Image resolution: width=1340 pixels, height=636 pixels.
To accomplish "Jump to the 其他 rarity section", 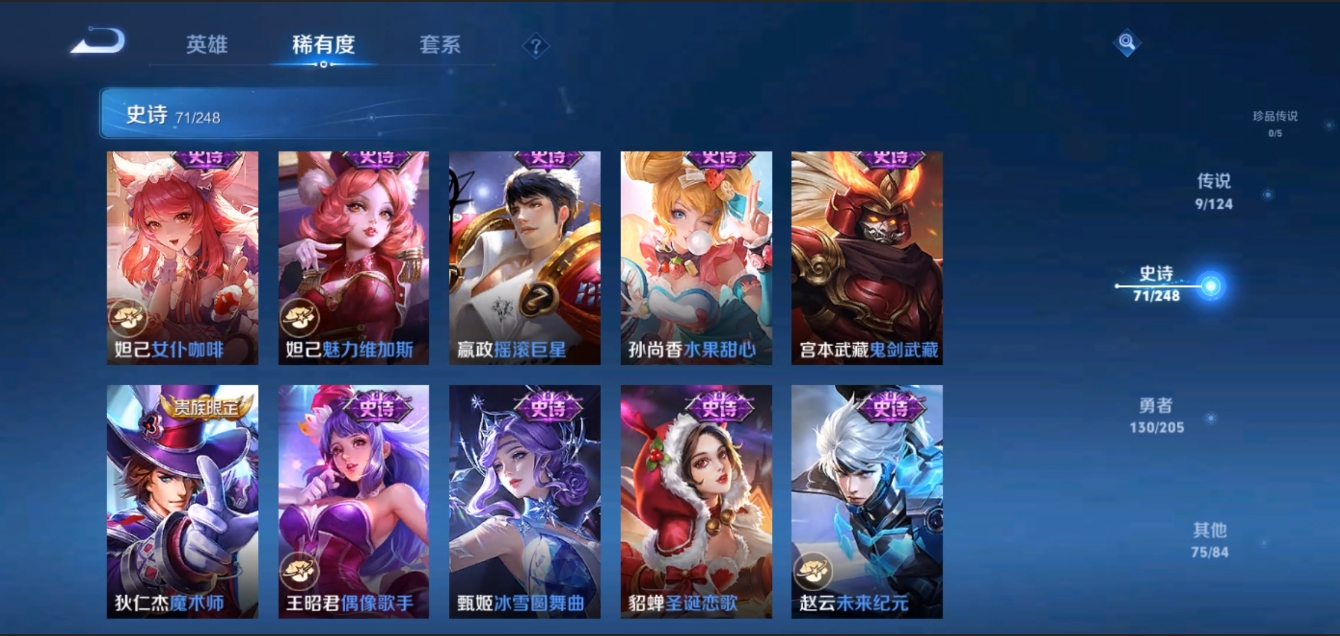I will (x=1209, y=539).
